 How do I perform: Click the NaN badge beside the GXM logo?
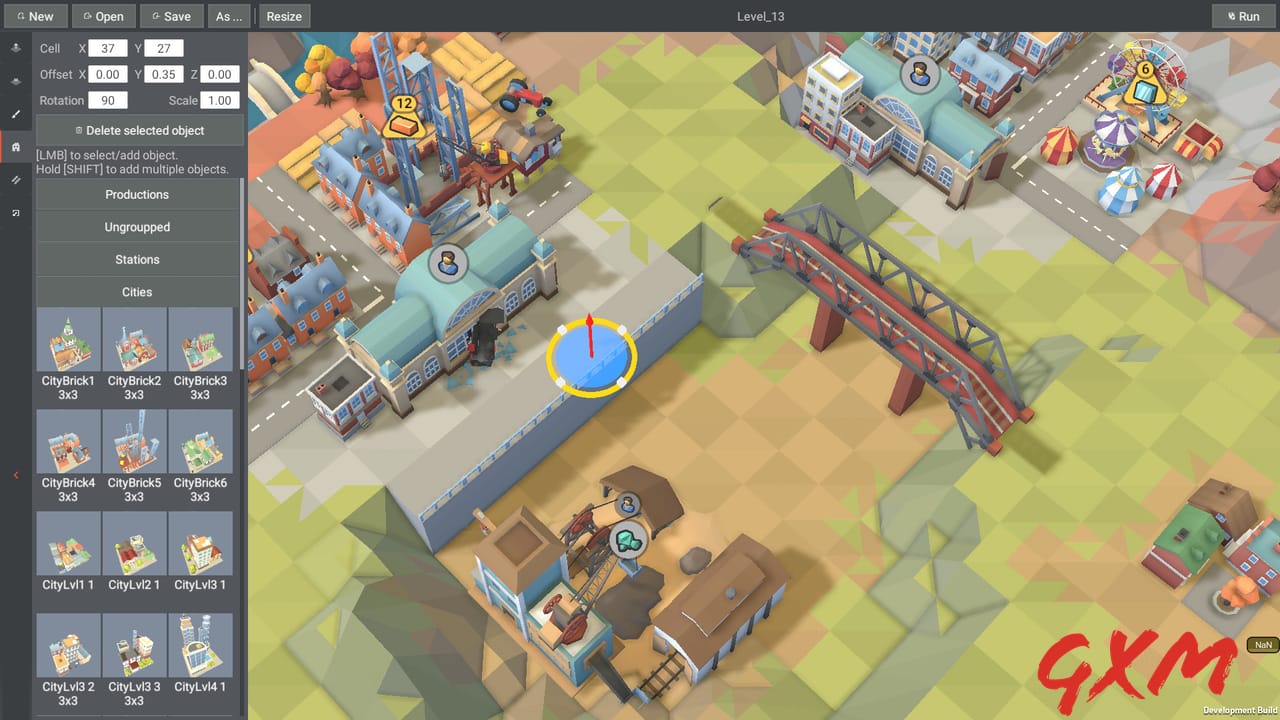pyautogui.click(x=1262, y=645)
